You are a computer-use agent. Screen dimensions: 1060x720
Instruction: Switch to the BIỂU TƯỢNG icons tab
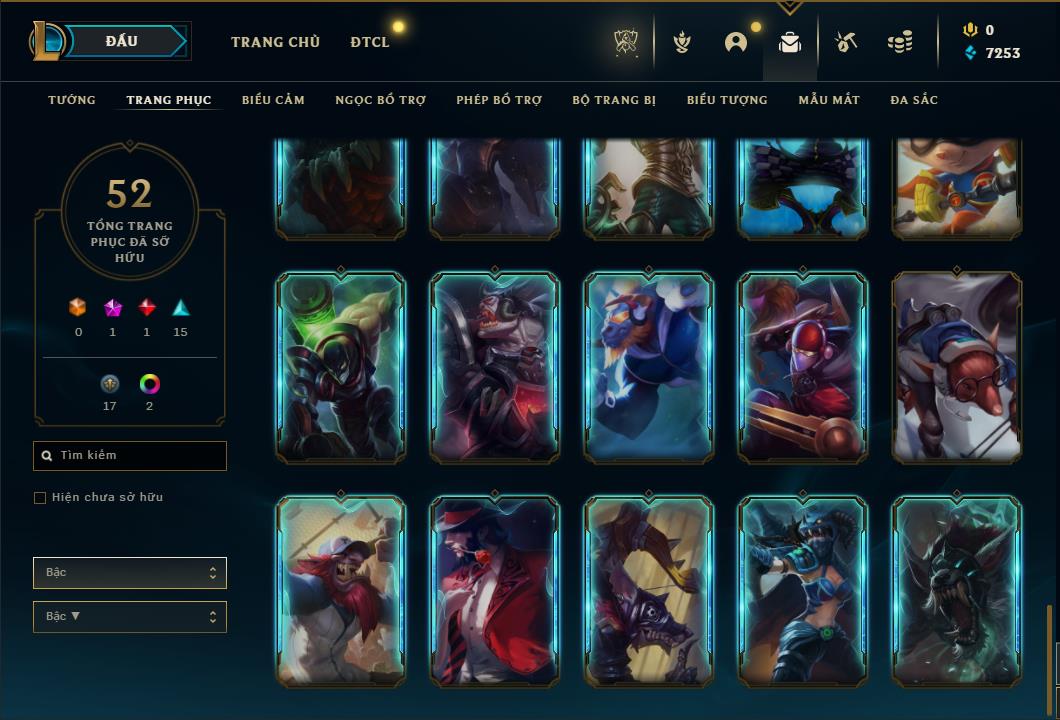click(x=727, y=100)
